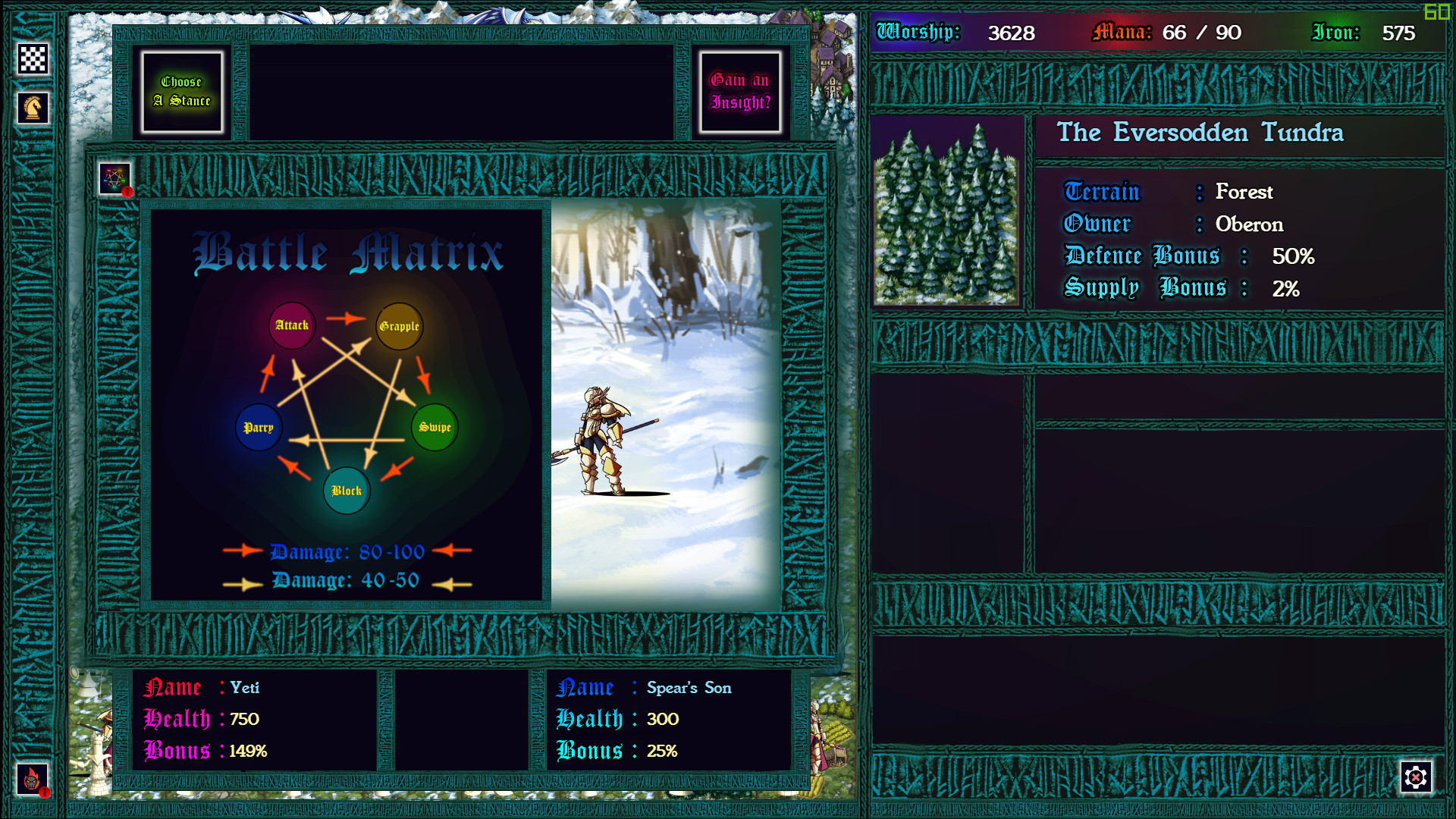1456x819 pixels.
Task: Select the Attack node in the Battle Matrix
Action: coord(292,325)
